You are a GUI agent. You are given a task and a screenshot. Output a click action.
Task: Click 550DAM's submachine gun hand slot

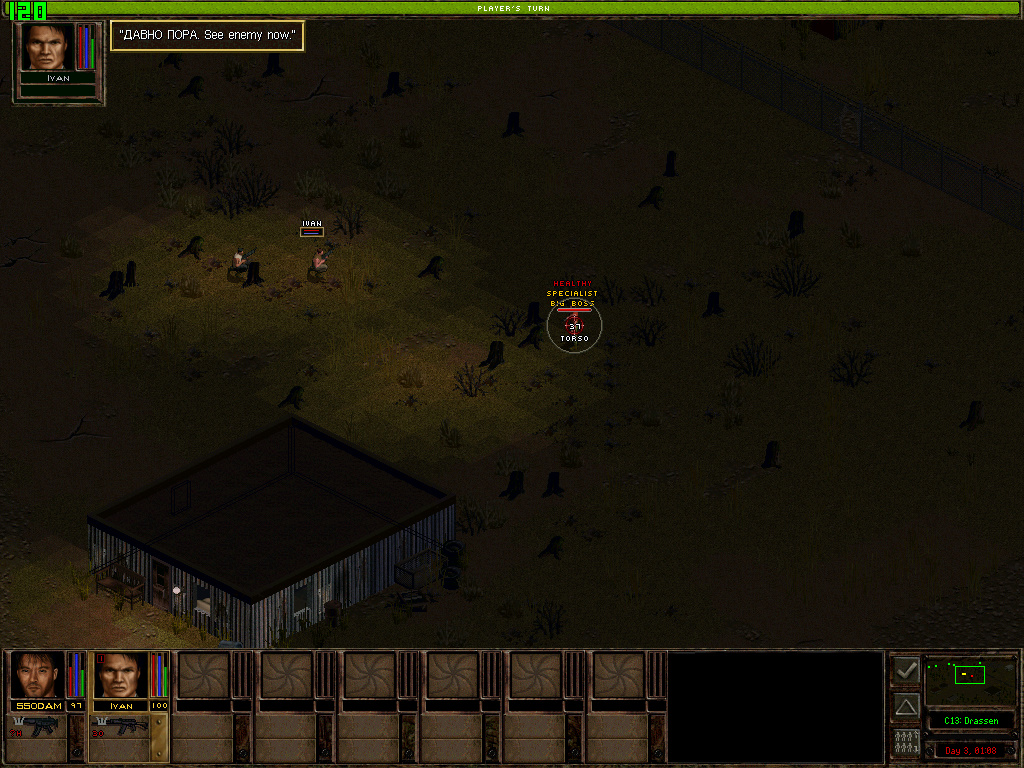coord(38,727)
